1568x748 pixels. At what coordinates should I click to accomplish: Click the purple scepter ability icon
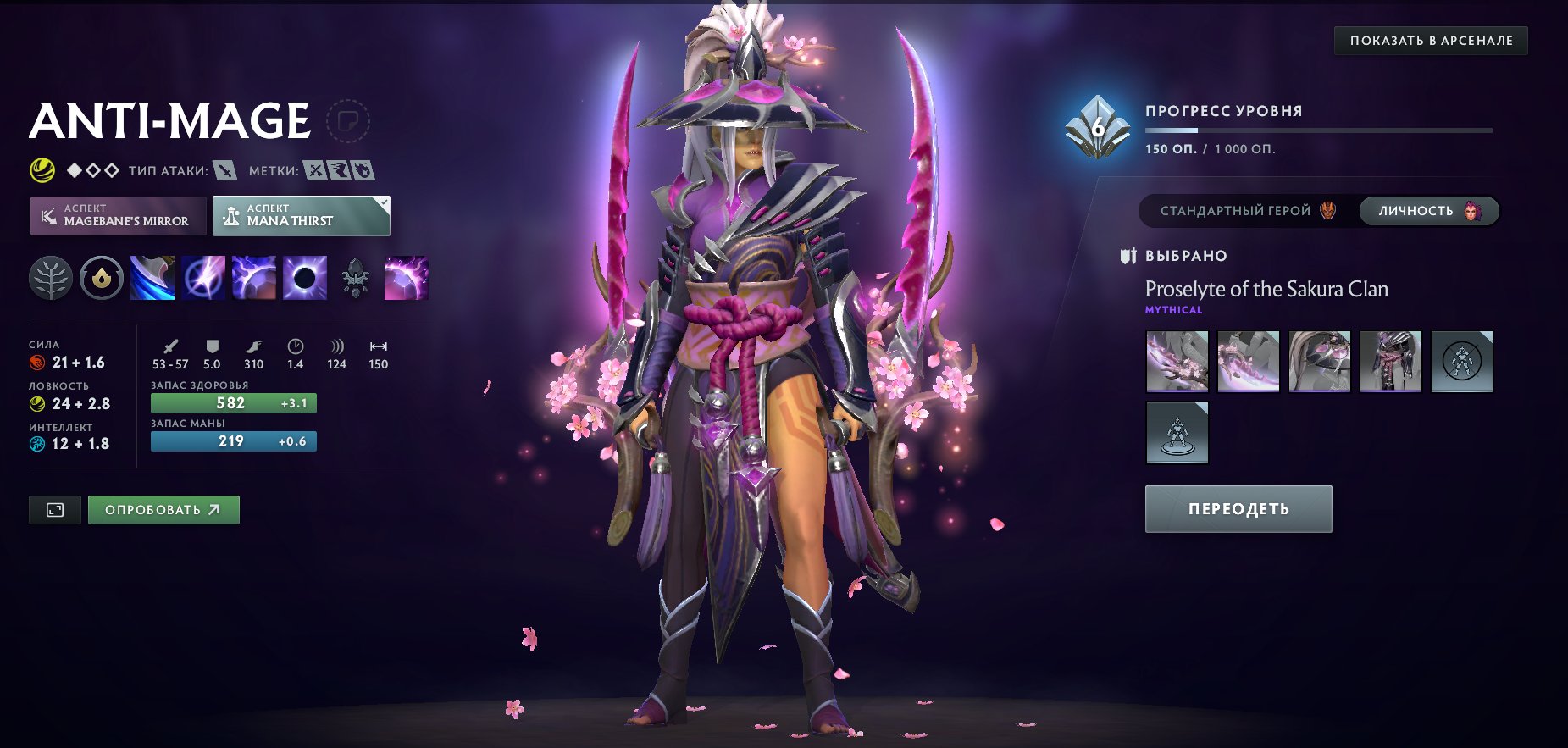[x=407, y=278]
